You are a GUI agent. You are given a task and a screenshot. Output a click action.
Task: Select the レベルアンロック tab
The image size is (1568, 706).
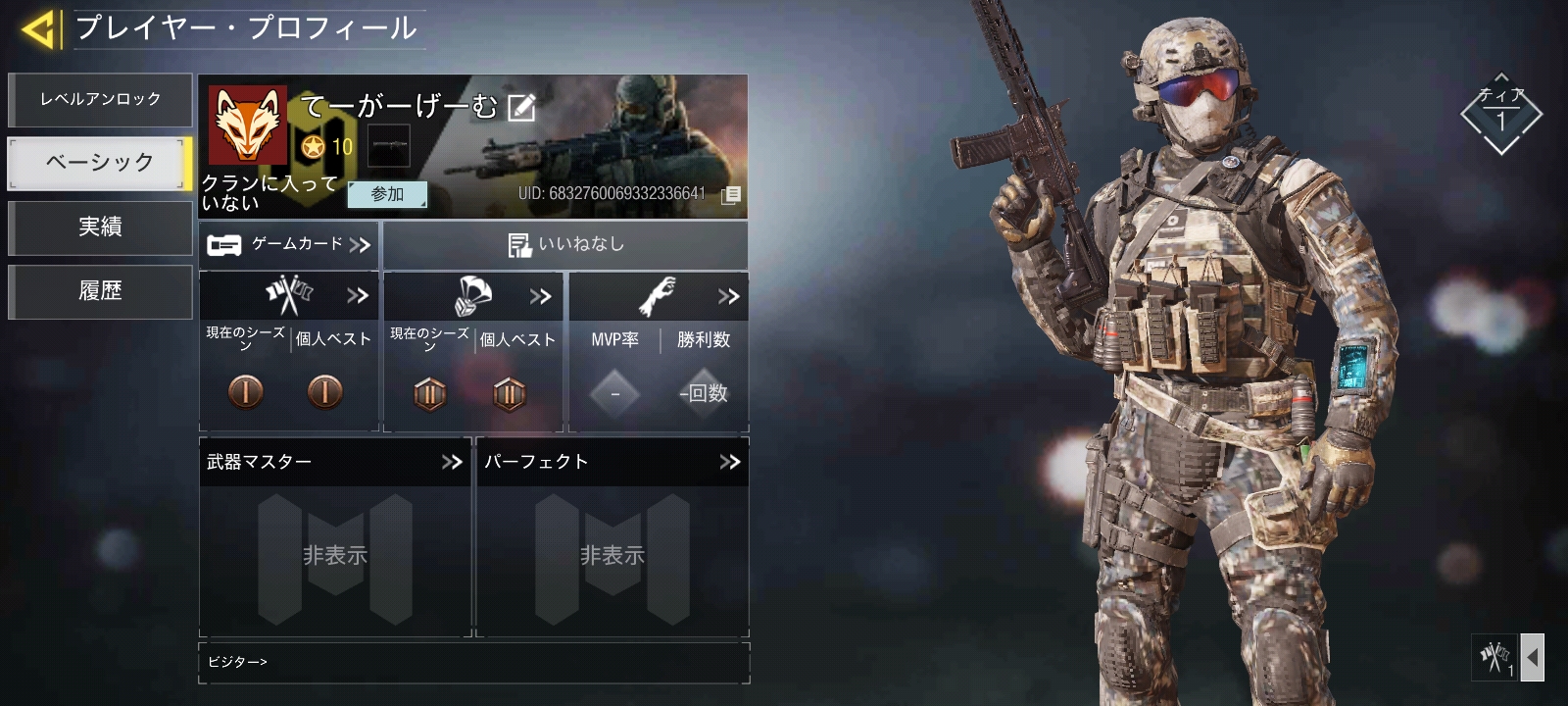[x=100, y=99]
